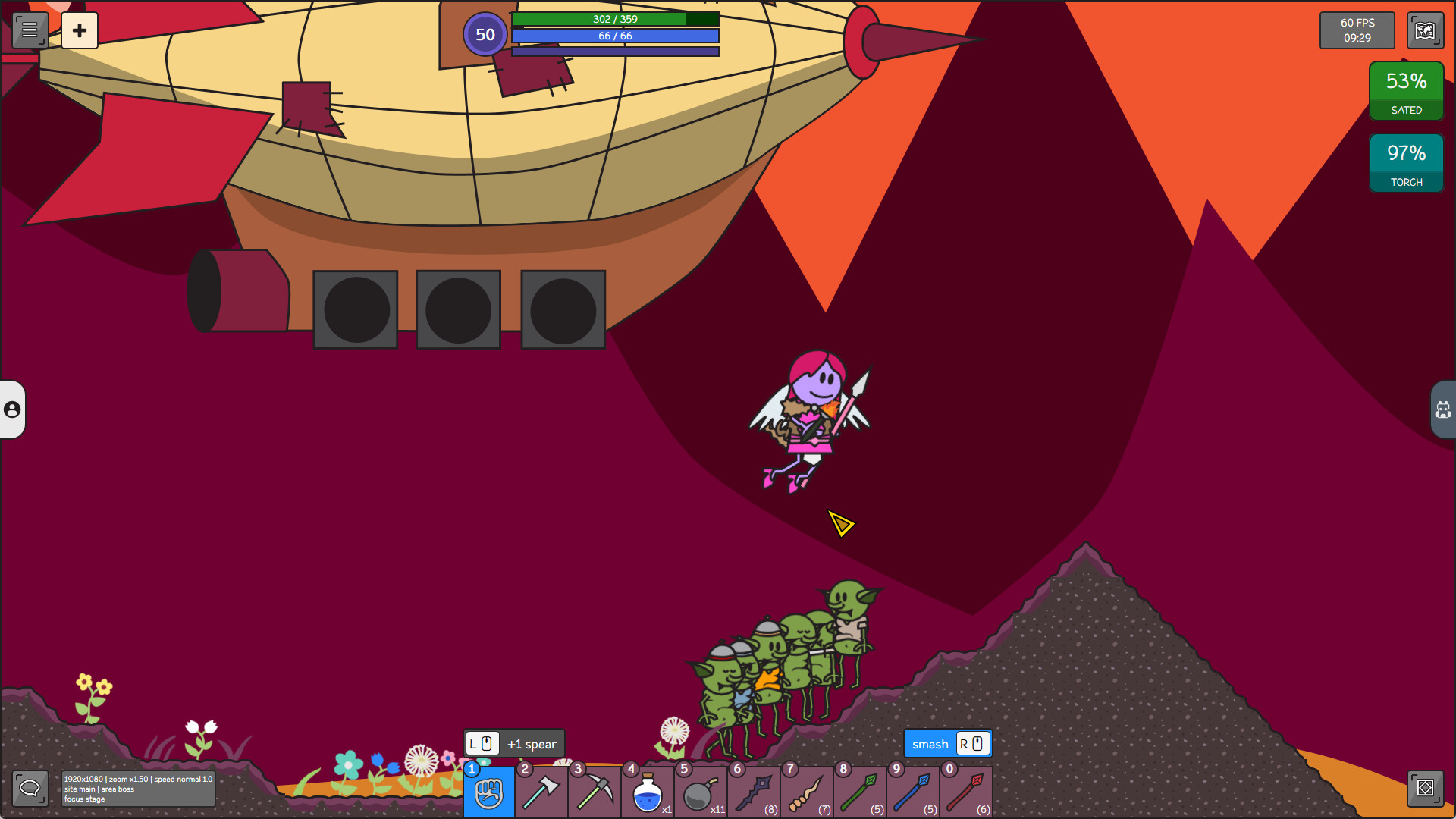Click the speech bubble icon bottom-left
This screenshot has height=819, width=1456.
(x=30, y=789)
